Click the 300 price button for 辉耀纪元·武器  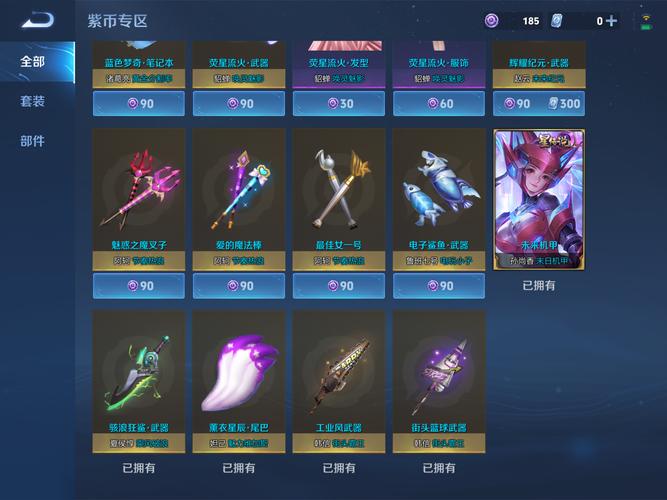538,103
